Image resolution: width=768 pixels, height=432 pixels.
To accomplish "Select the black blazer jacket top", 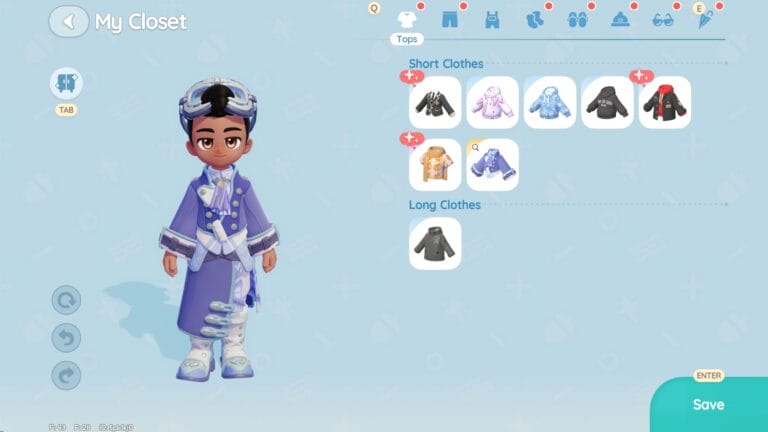I will (435, 102).
